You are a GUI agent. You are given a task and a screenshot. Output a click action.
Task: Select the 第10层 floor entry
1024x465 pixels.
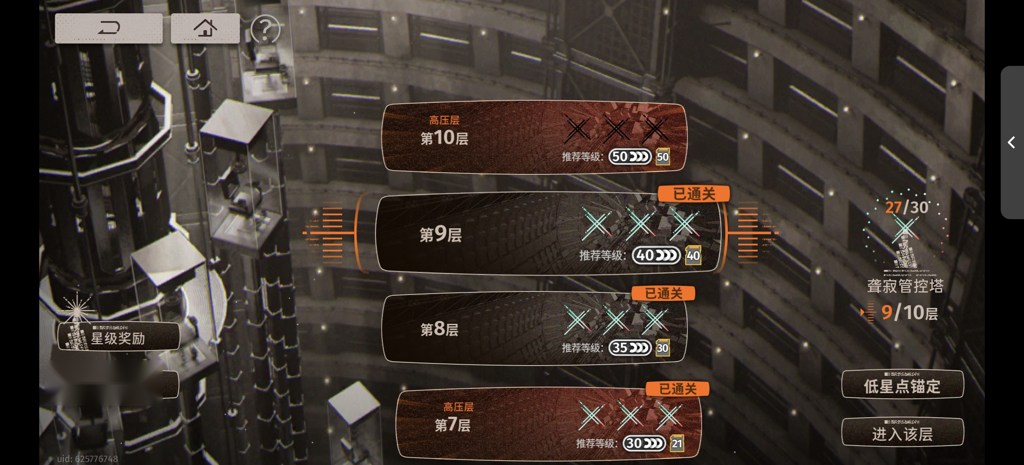pyautogui.click(x=533, y=137)
